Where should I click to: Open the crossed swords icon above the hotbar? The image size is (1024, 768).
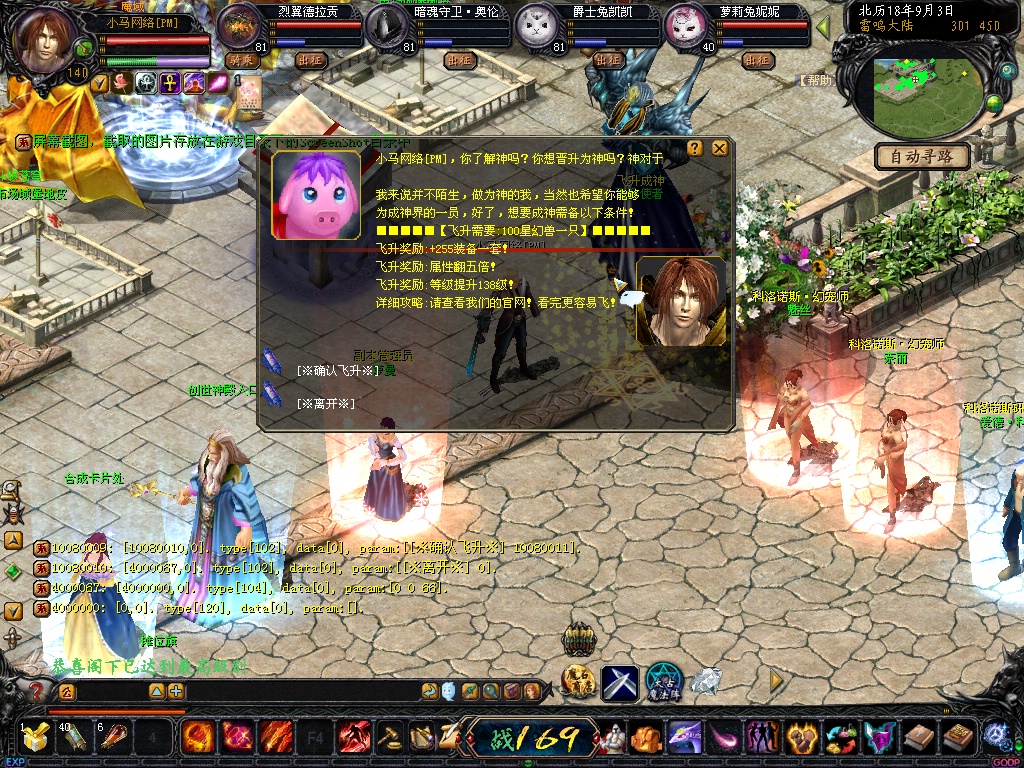(x=619, y=682)
